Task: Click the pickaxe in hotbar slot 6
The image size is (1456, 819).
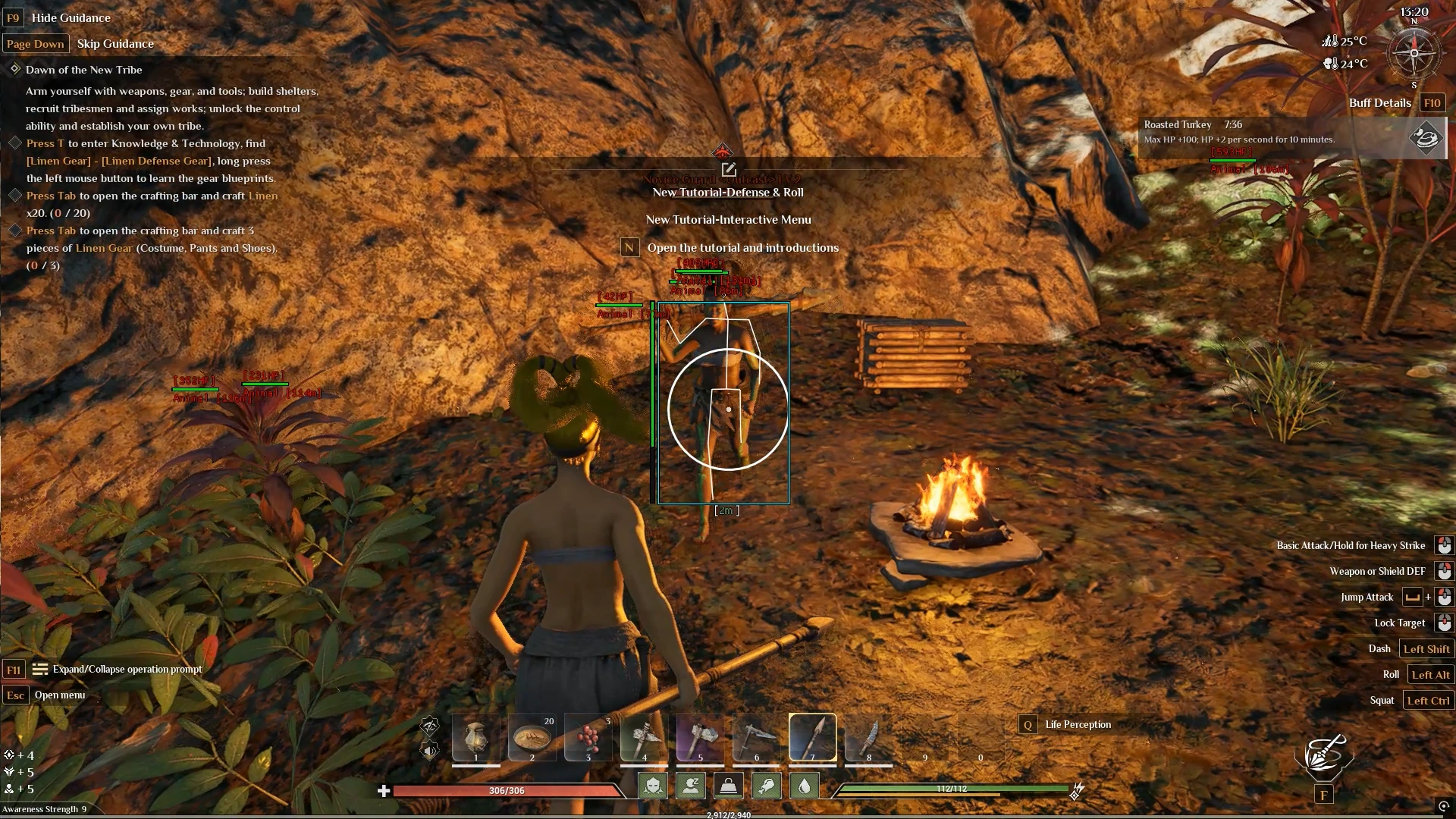Action: coord(755,736)
